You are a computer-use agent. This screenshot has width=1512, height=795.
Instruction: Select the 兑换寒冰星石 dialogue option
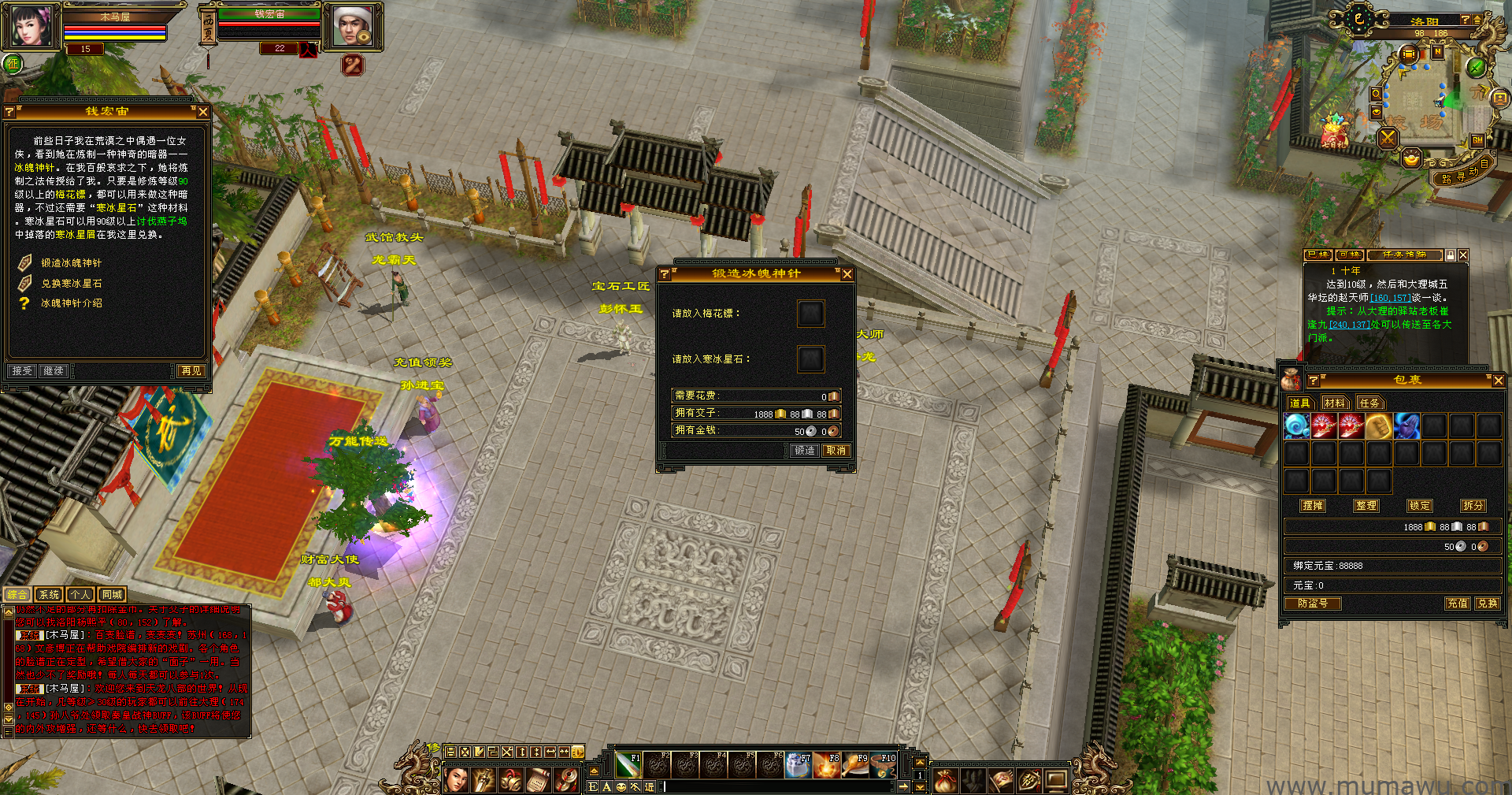[72, 284]
